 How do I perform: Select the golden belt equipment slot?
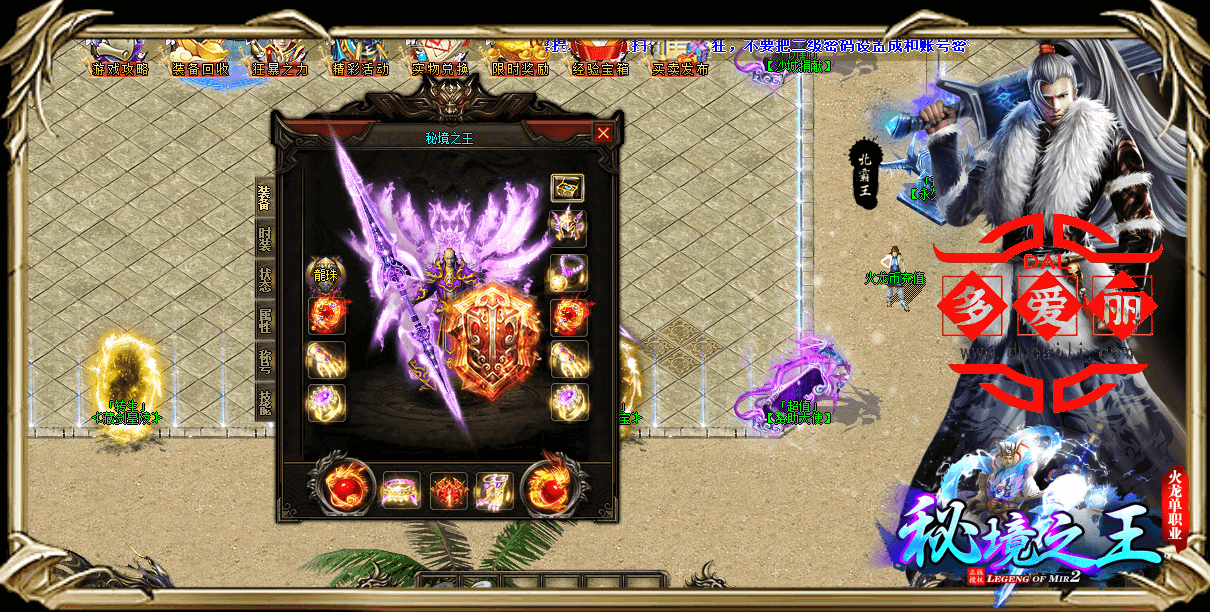(401, 491)
